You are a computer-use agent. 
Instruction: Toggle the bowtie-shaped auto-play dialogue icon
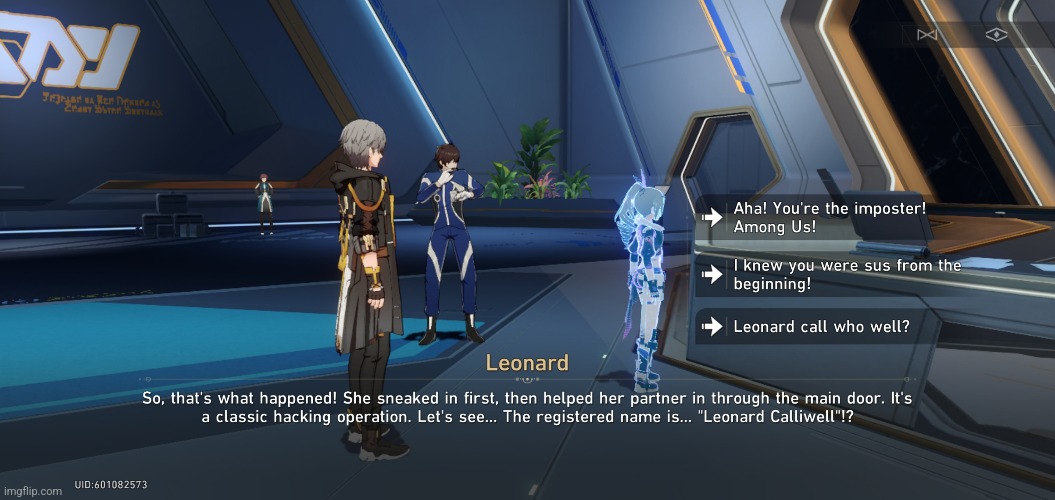(926, 35)
